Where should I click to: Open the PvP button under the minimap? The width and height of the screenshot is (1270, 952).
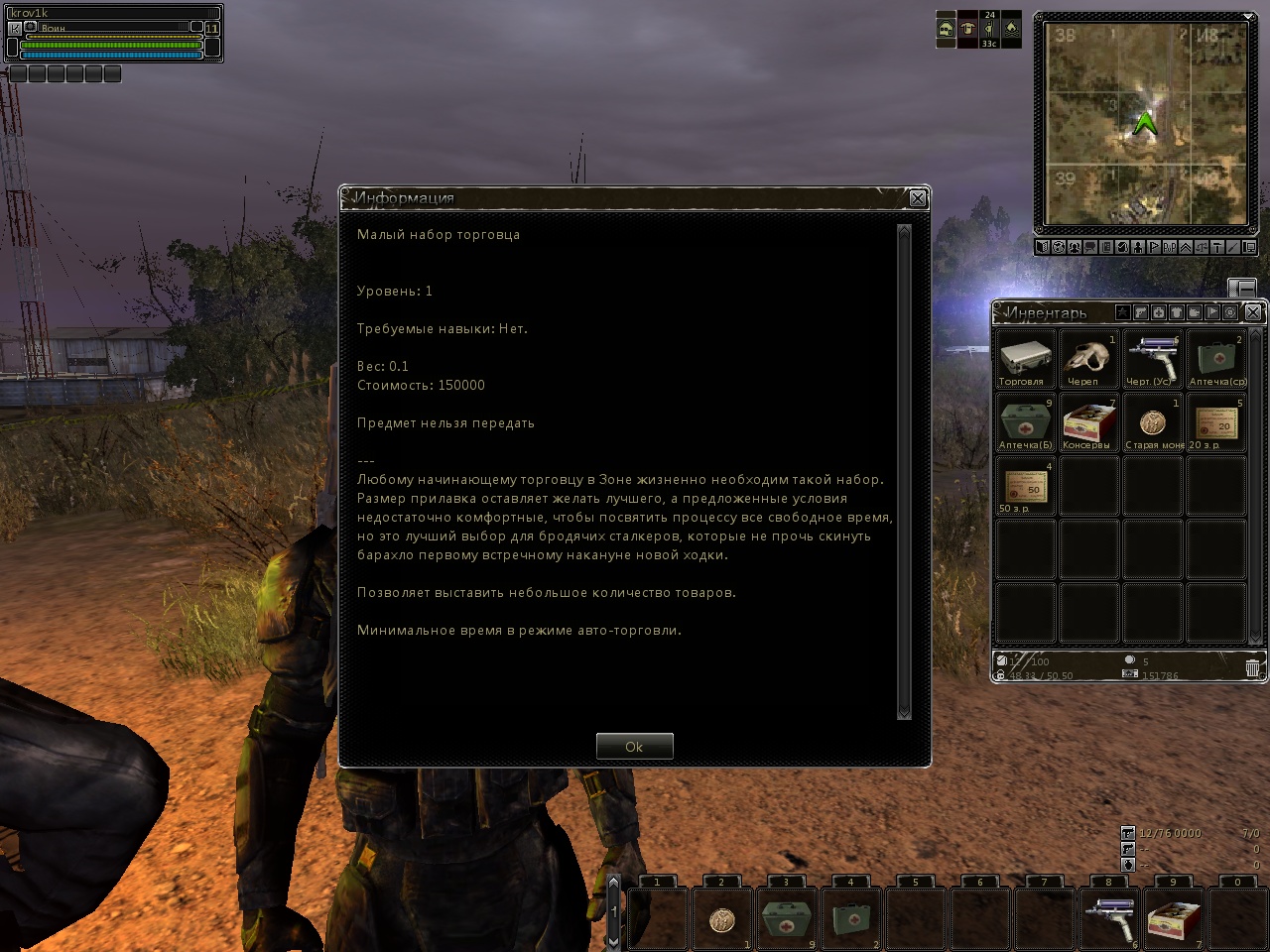click(x=1170, y=247)
